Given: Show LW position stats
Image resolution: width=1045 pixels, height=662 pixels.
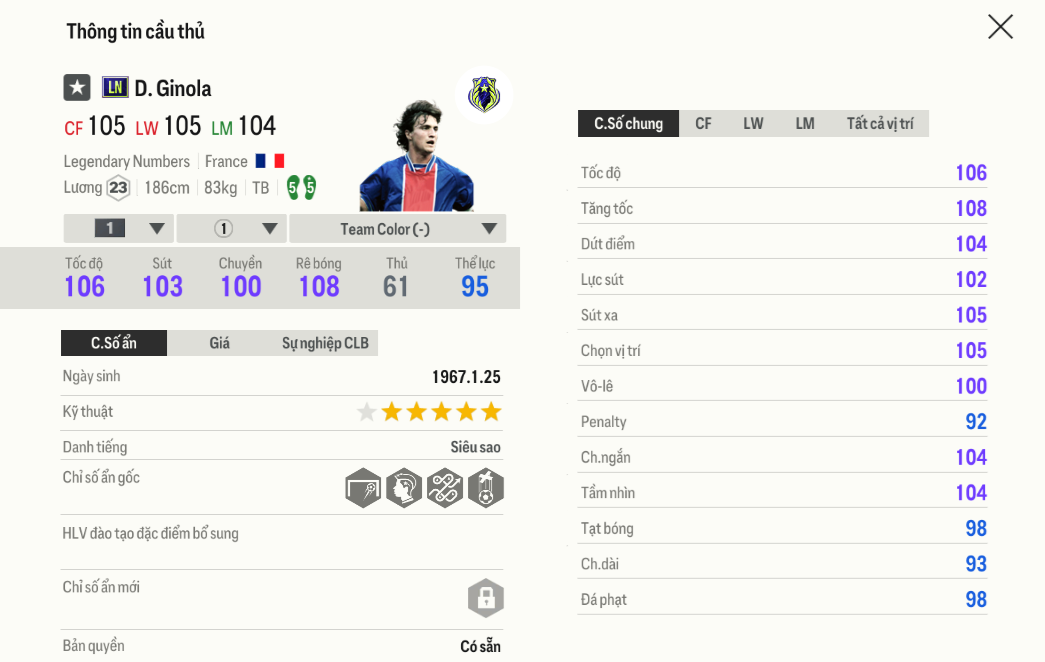Looking at the screenshot, I should pos(753,124).
